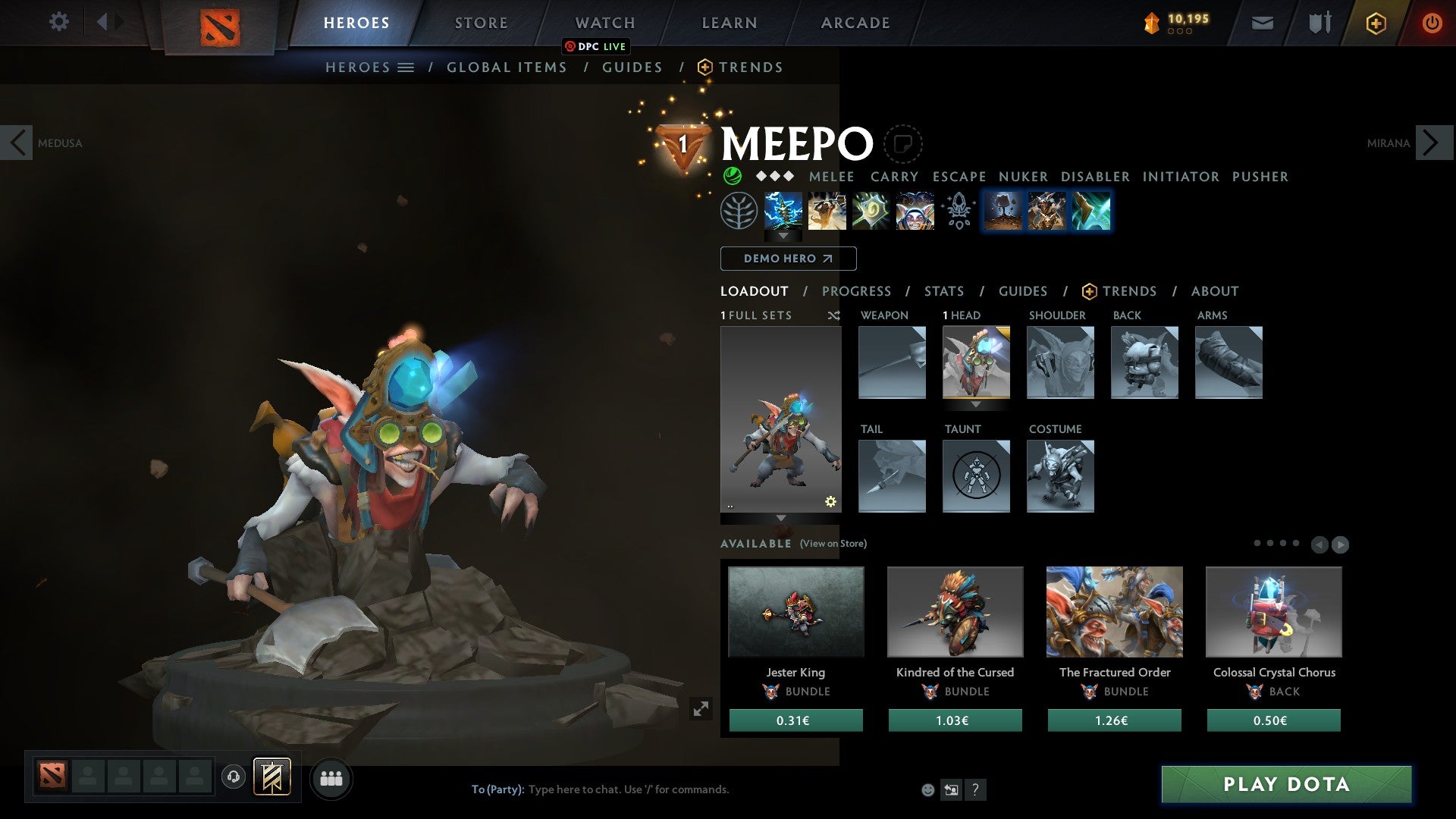Click the emoticon smiley icon near chat
This screenshot has height=819, width=1456.
tap(927, 789)
